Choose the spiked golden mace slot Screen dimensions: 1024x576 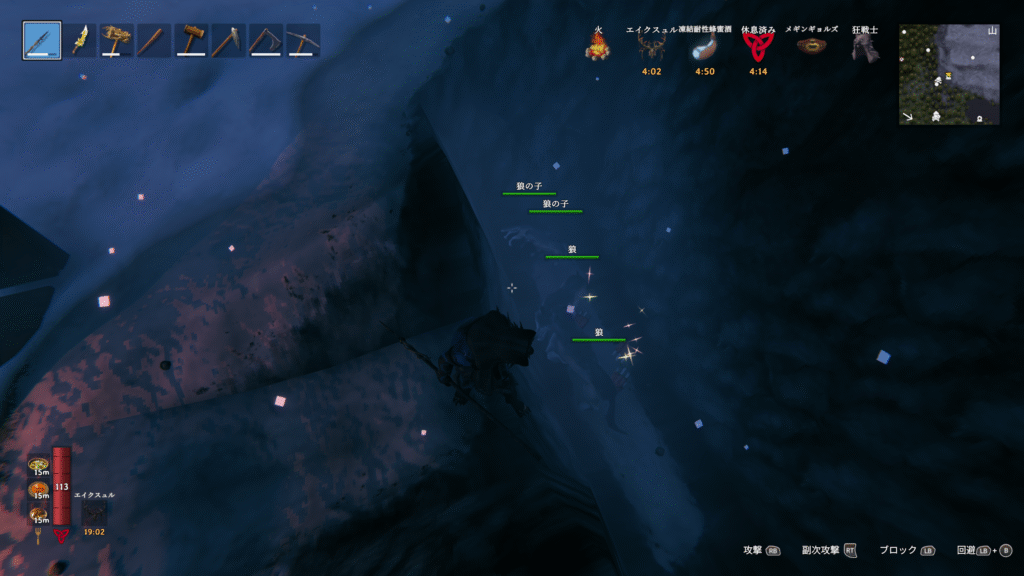[117, 41]
